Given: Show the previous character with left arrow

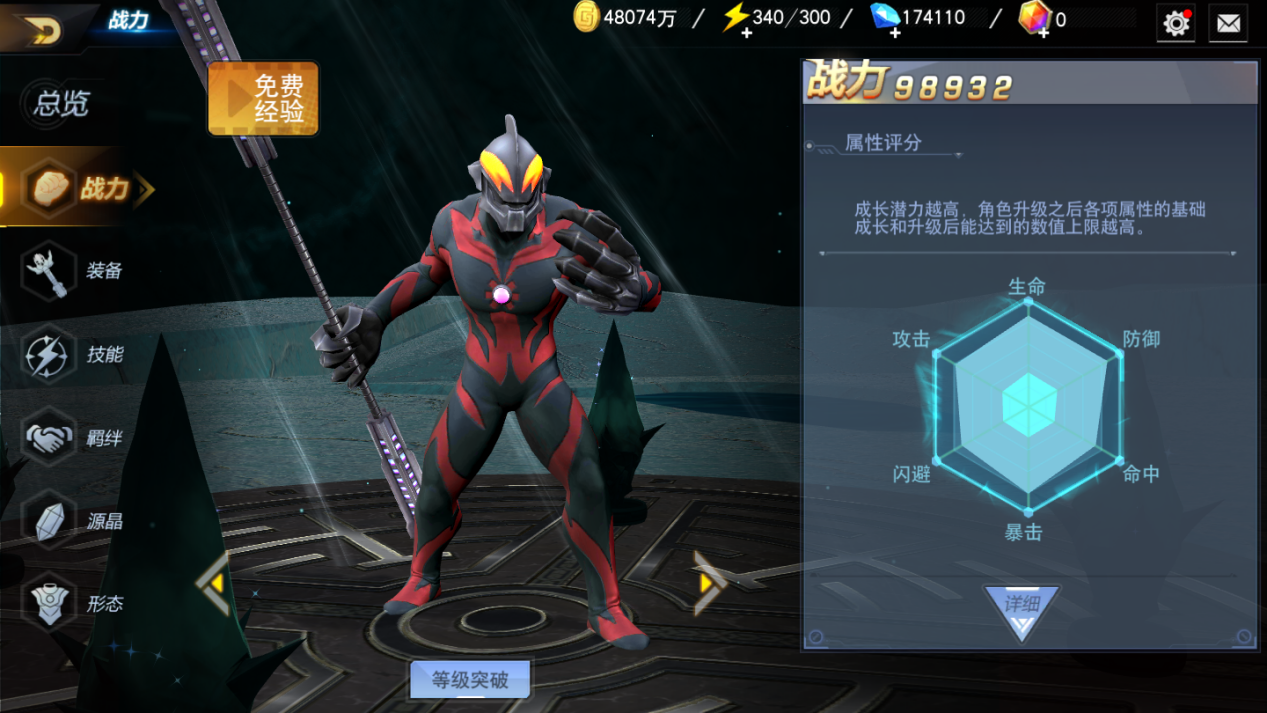Looking at the screenshot, I should pos(214,583).
